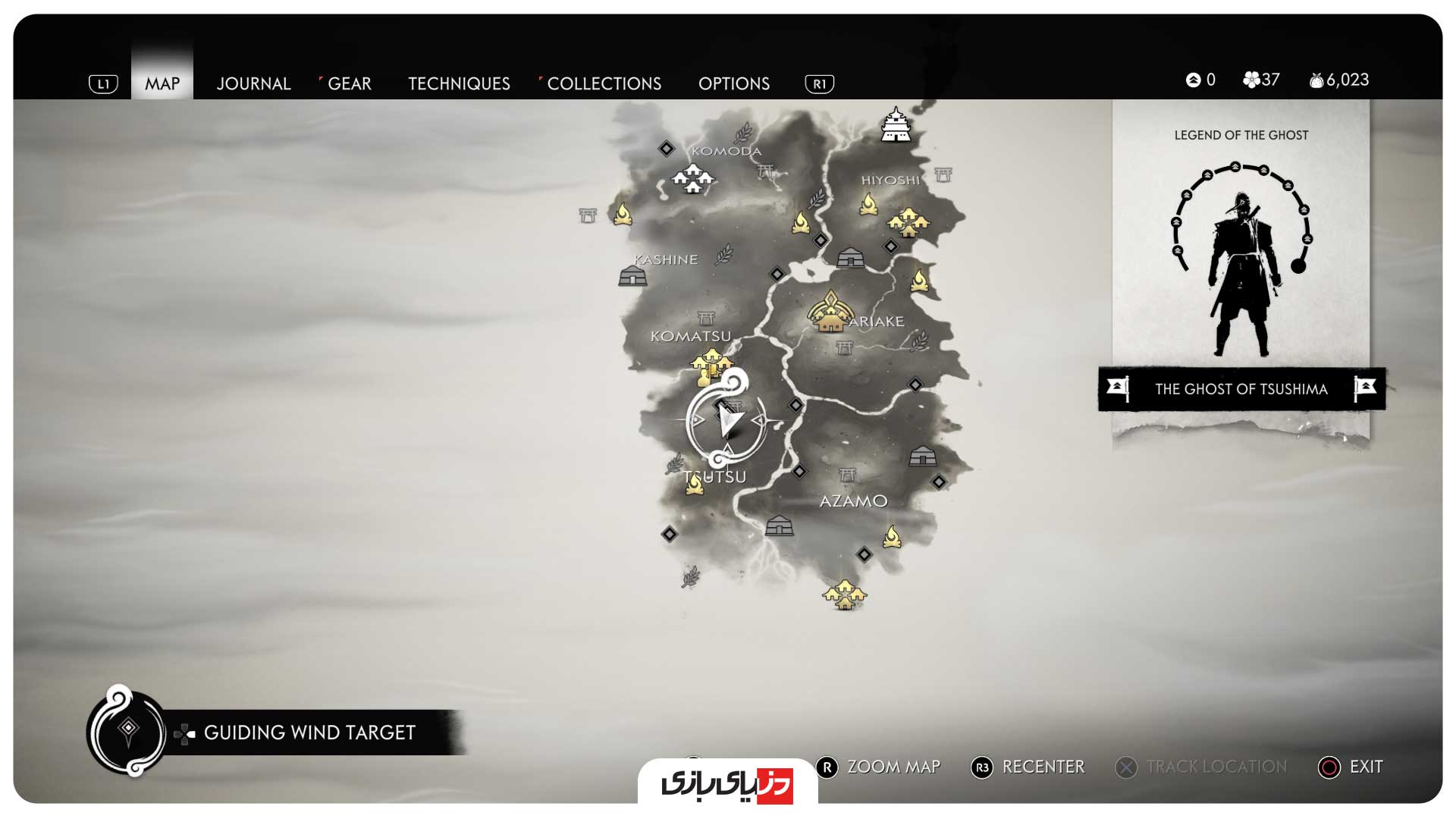Open the Options tab
This screenshot has width=1456, height=819.
pos(733,83)
